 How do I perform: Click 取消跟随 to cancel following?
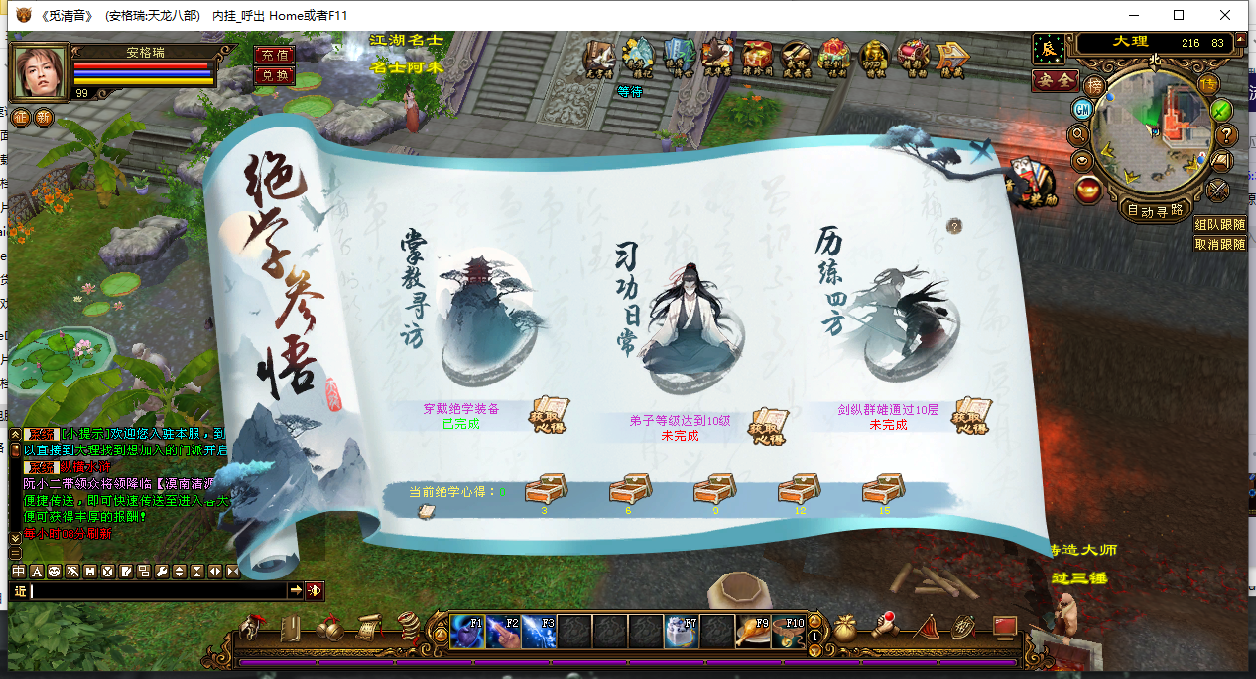click(1220, 244)
